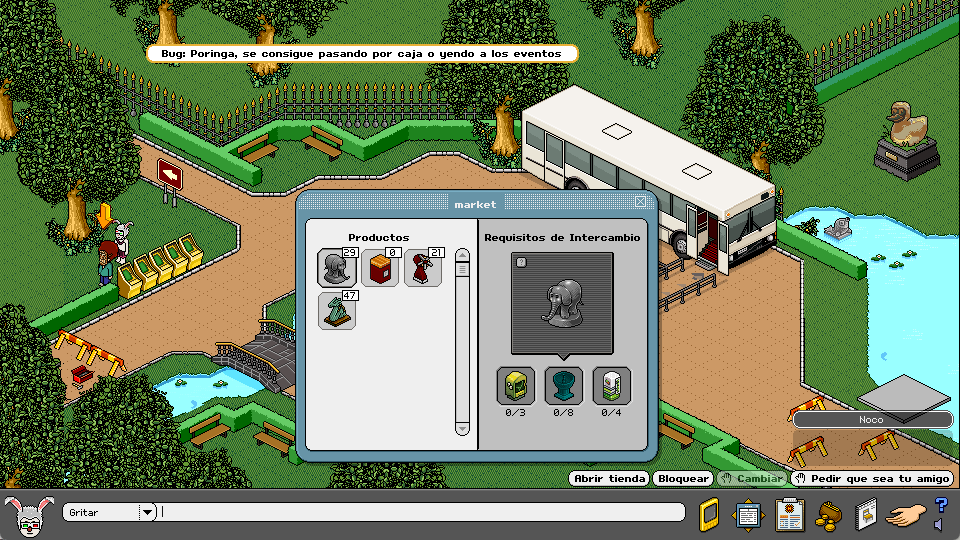This screenshot has width=960, height=540.
Task: Focus the chat text input field
Action: 420,512
